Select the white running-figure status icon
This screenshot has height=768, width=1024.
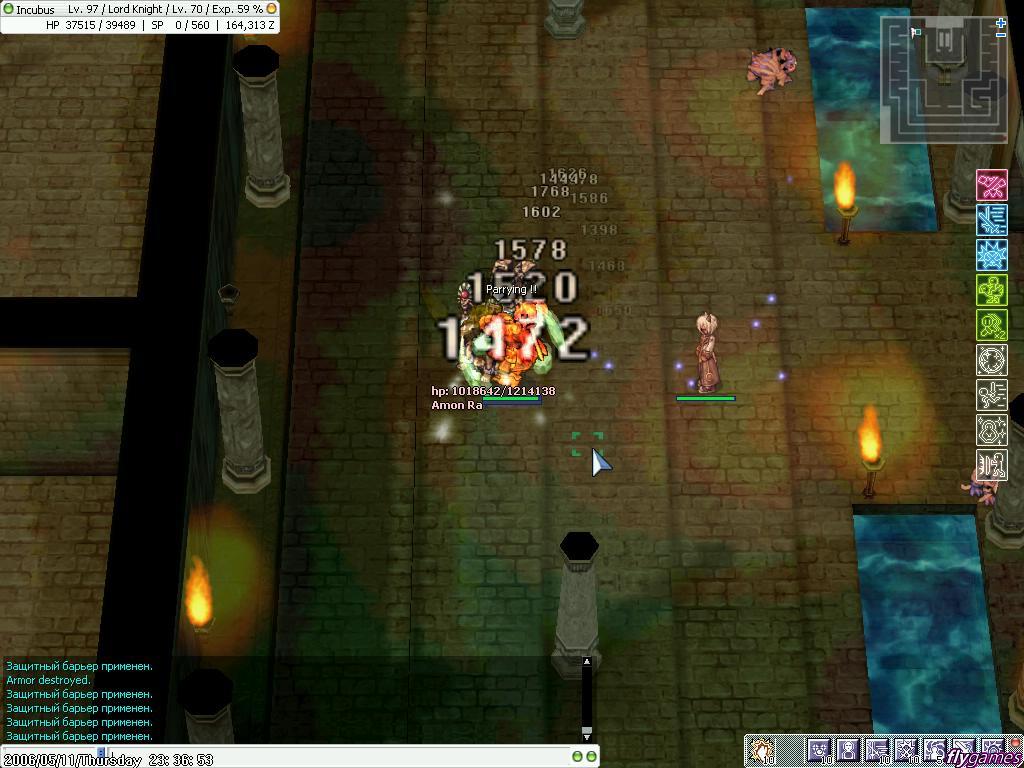(x=991, y=395)
